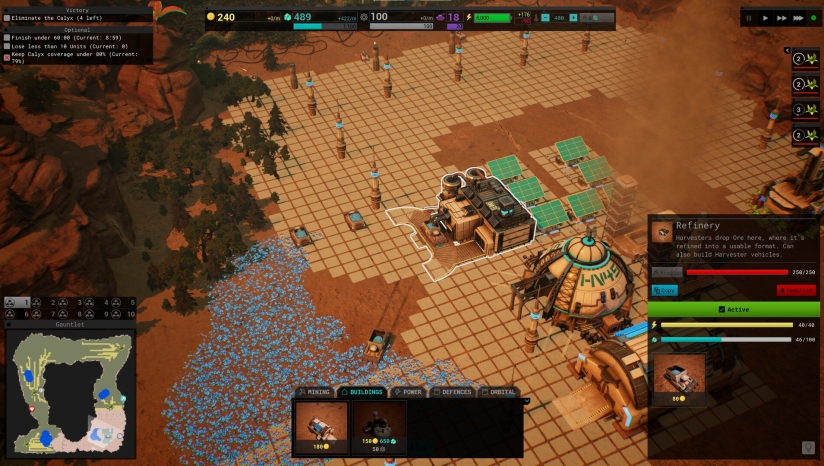Viewport: 824px width, 466px height.
Task: Select the first building costing 100 gold
Action: coord(321,425)
